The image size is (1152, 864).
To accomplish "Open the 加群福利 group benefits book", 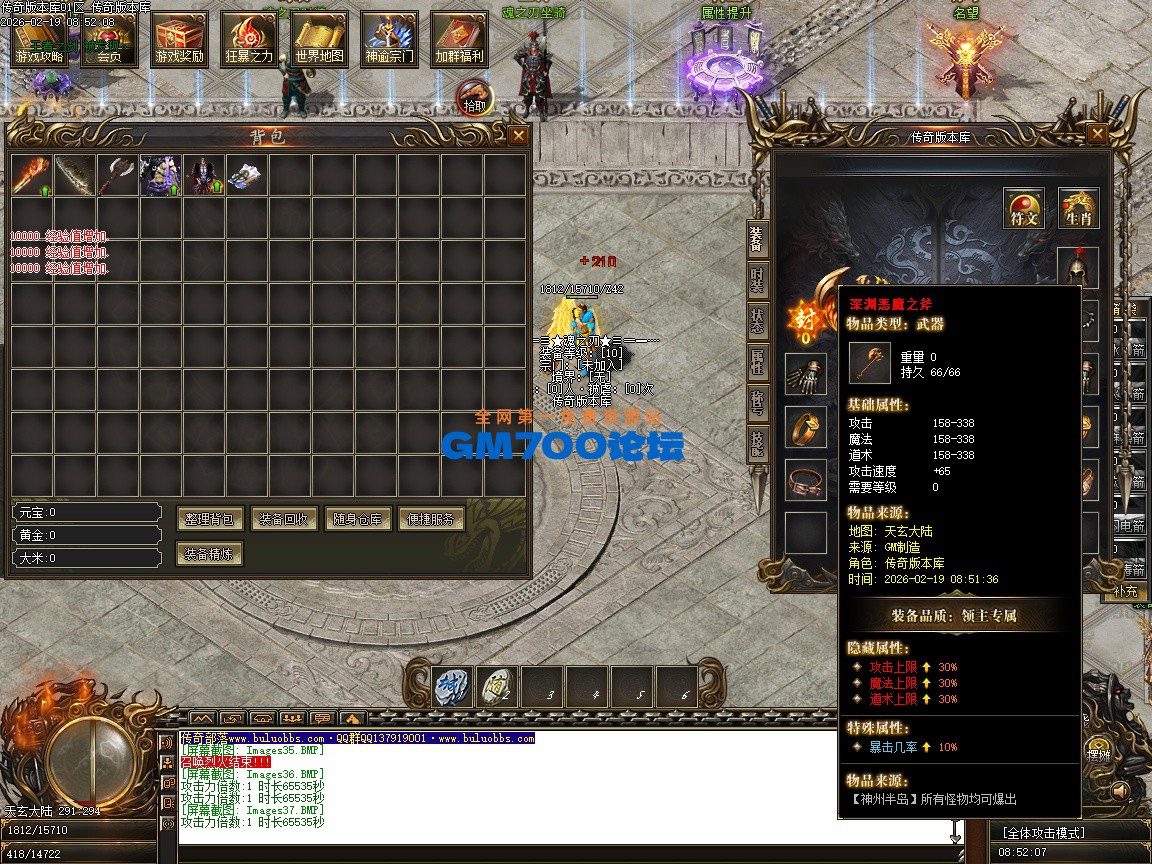I will coord(459,40).
